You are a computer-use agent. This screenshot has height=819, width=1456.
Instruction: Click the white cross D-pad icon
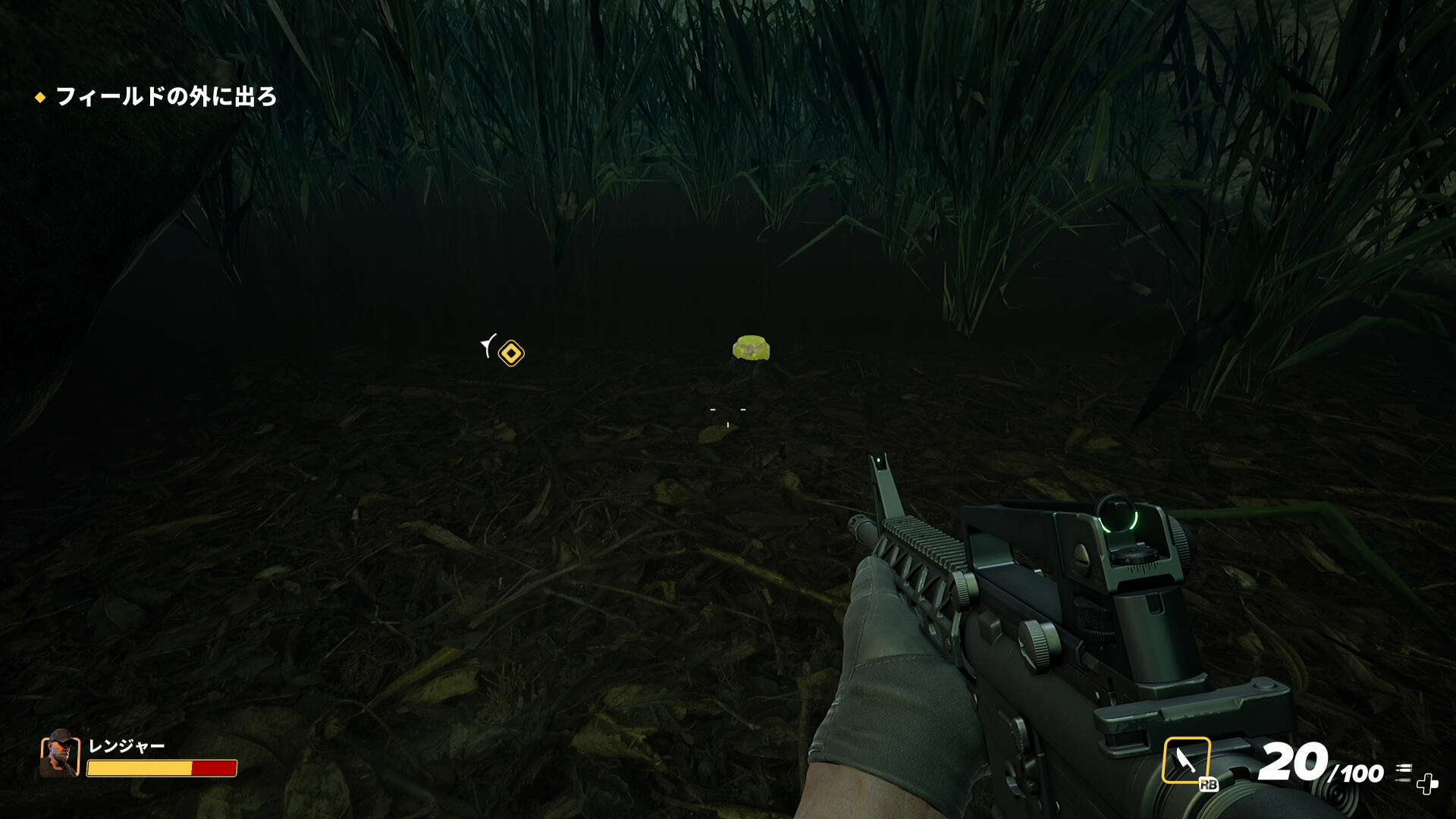click(1427, 784)
